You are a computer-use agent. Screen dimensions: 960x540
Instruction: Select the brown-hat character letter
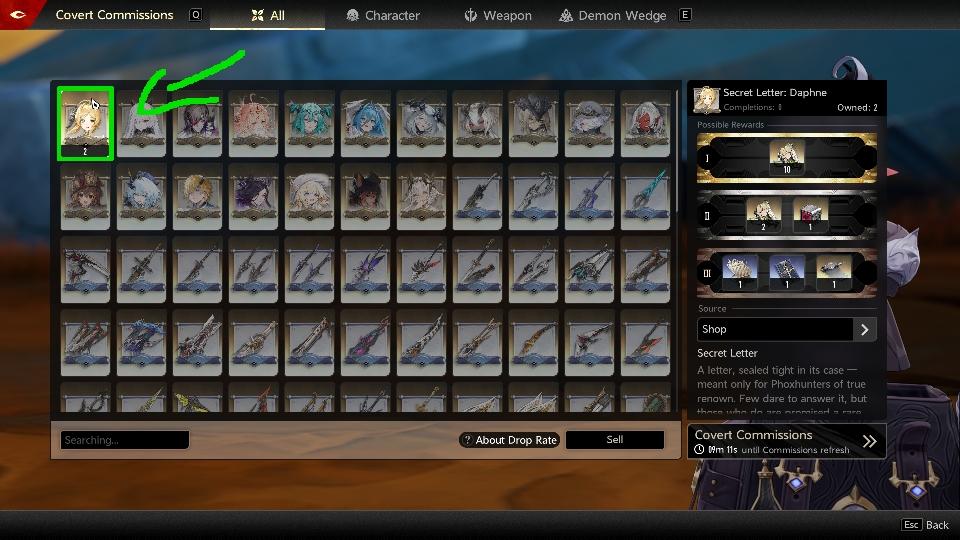click(x=85, y=192)
